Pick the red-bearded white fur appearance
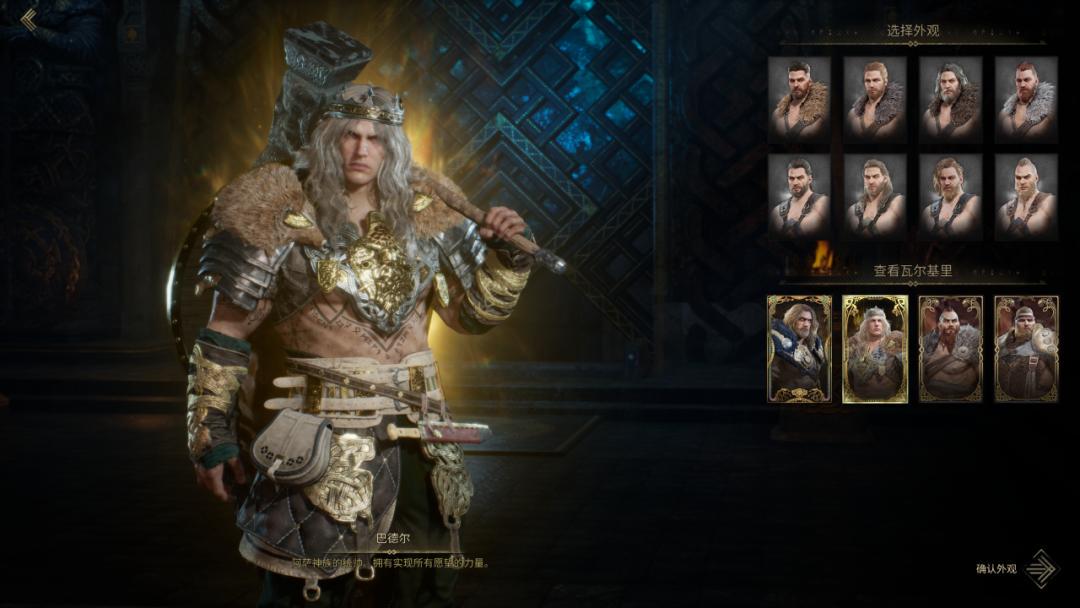This screenshot has width=1080, height=608. click(1026, 98)
